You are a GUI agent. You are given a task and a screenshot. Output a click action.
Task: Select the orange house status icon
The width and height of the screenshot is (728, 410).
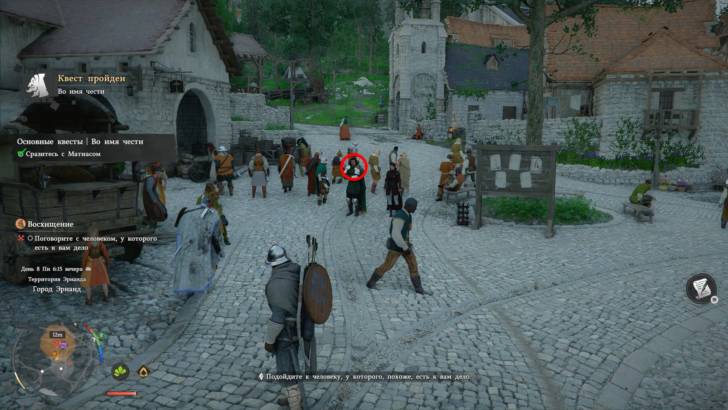tap(144, 372)
